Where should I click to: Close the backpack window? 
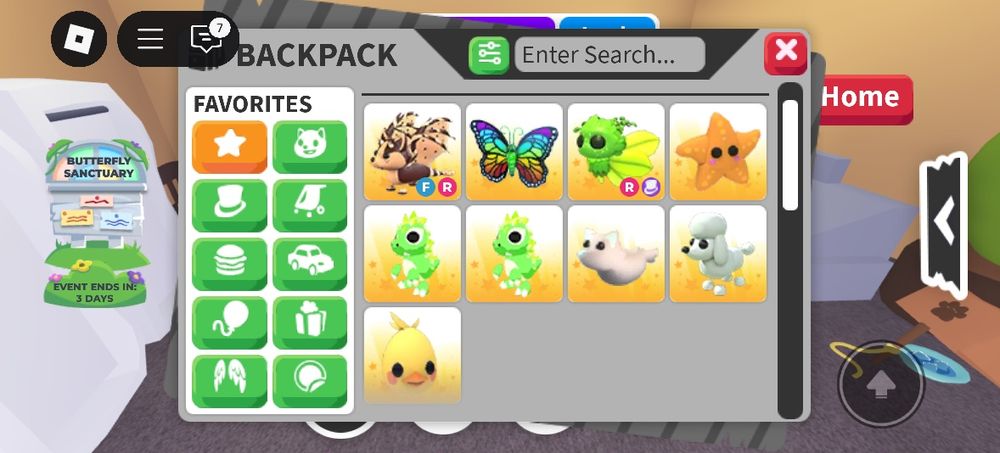pyautogui.click(x=785, y=53)
